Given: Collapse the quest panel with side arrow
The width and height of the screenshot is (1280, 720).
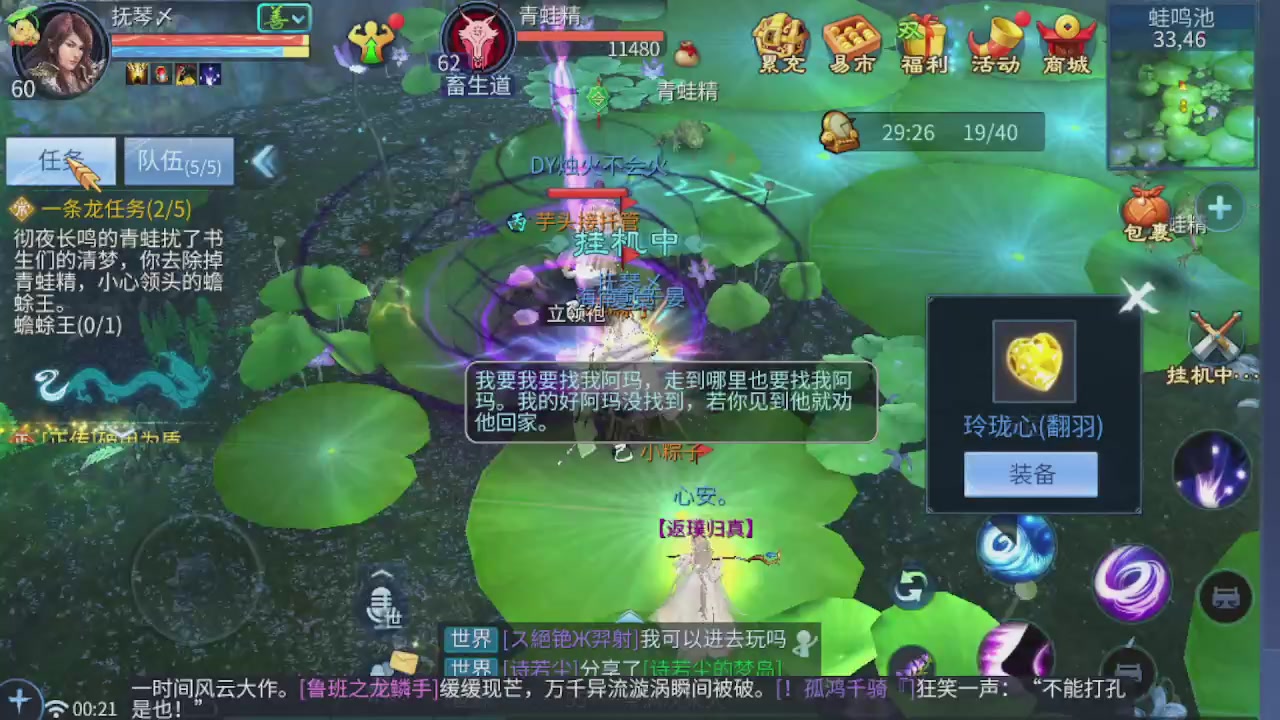Looking at the screenshot, I should 264,162.
